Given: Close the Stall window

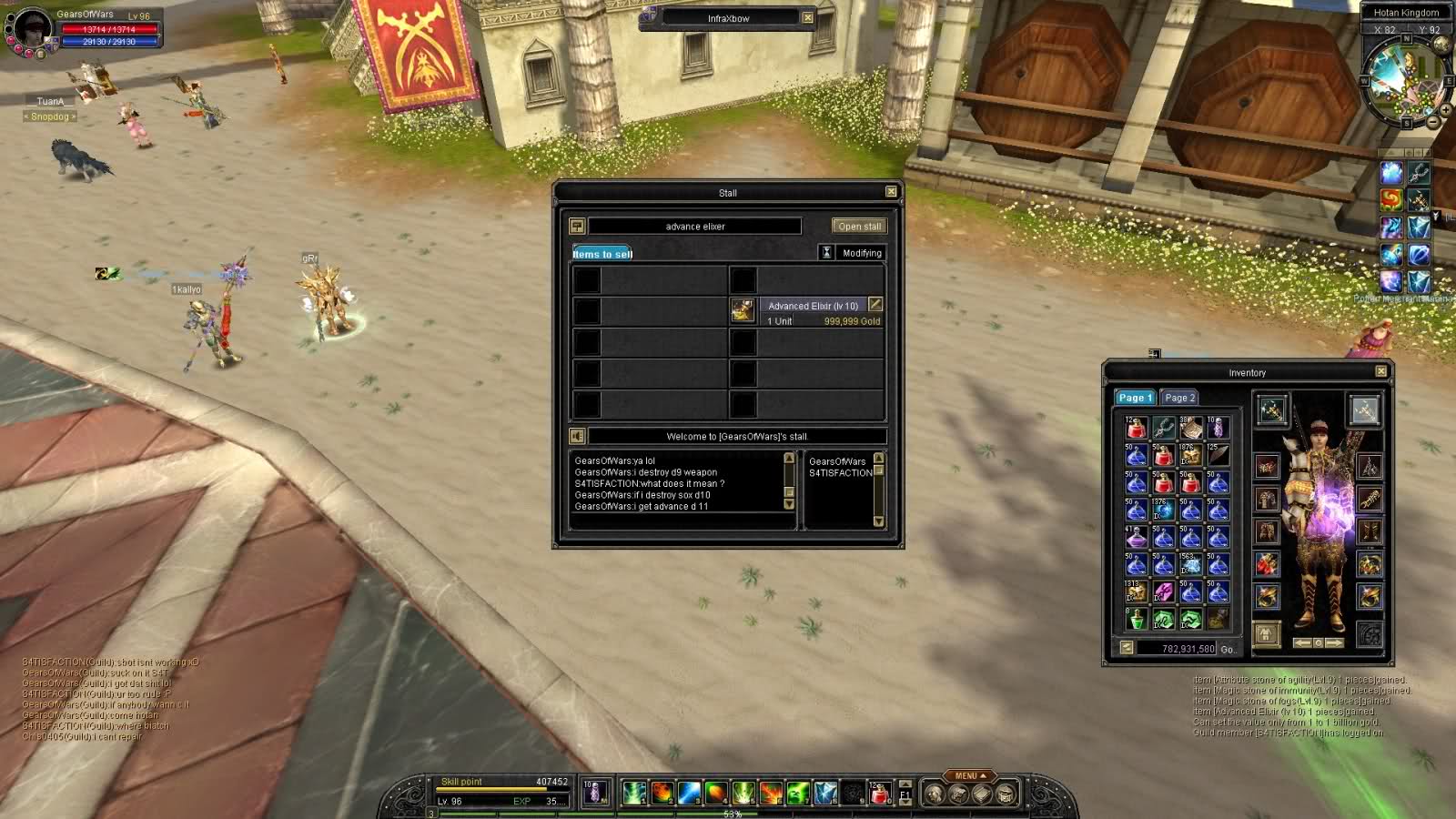Looking at the screenshot, I should 891,191.
